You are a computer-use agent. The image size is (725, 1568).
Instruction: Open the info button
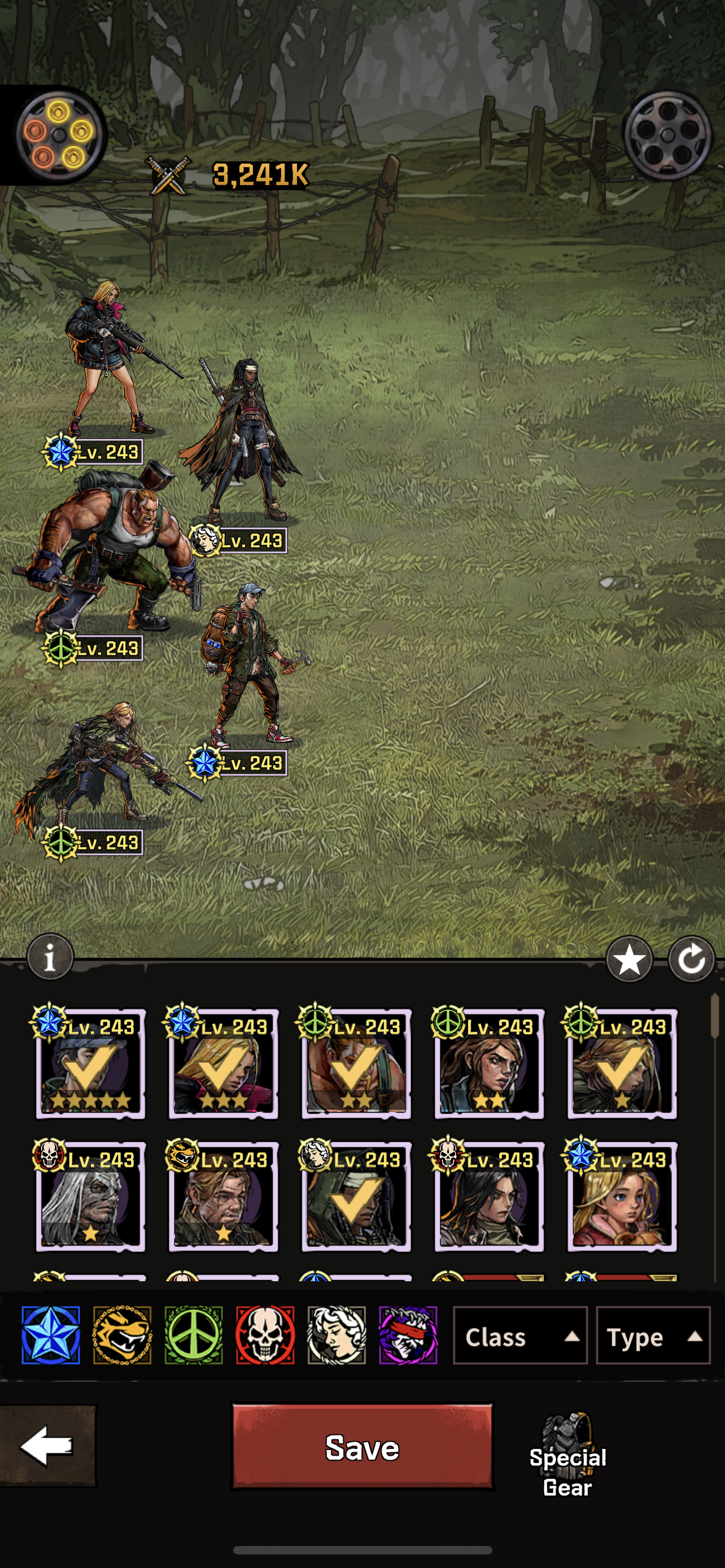click(50, 957)
